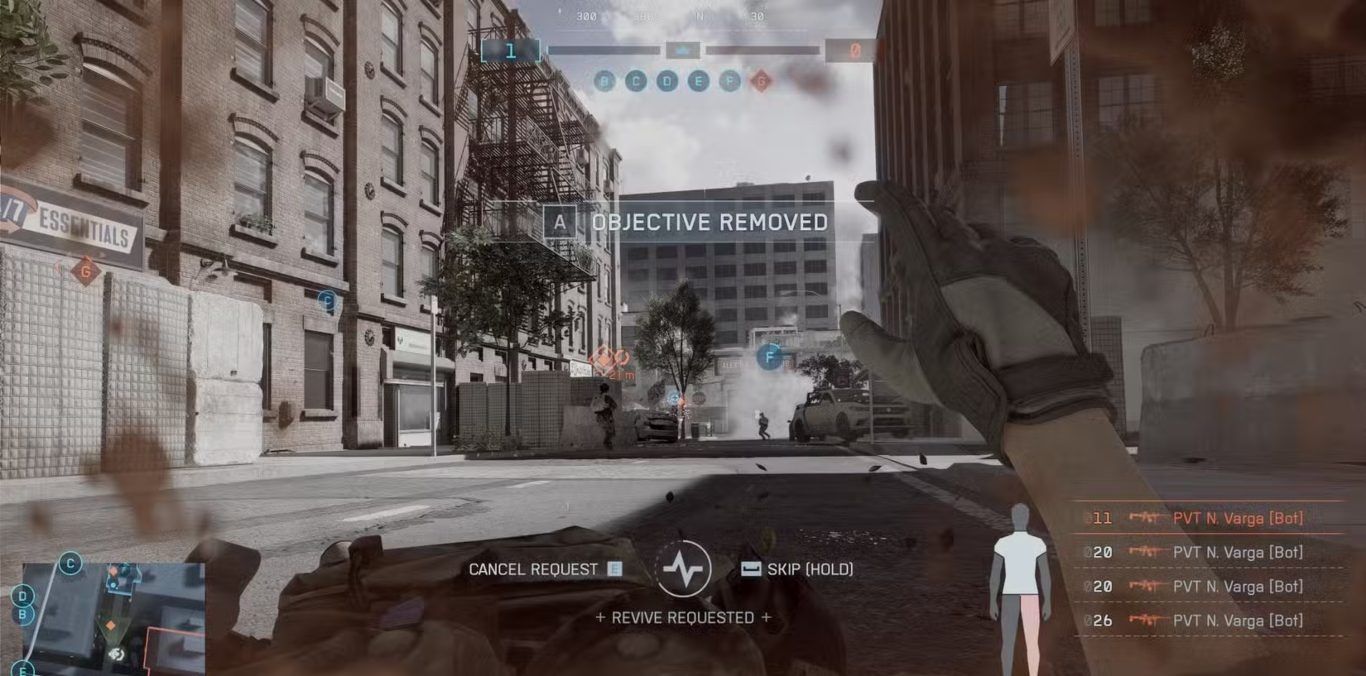Click the floating F objective marker above the smoke

coord(769,357)
